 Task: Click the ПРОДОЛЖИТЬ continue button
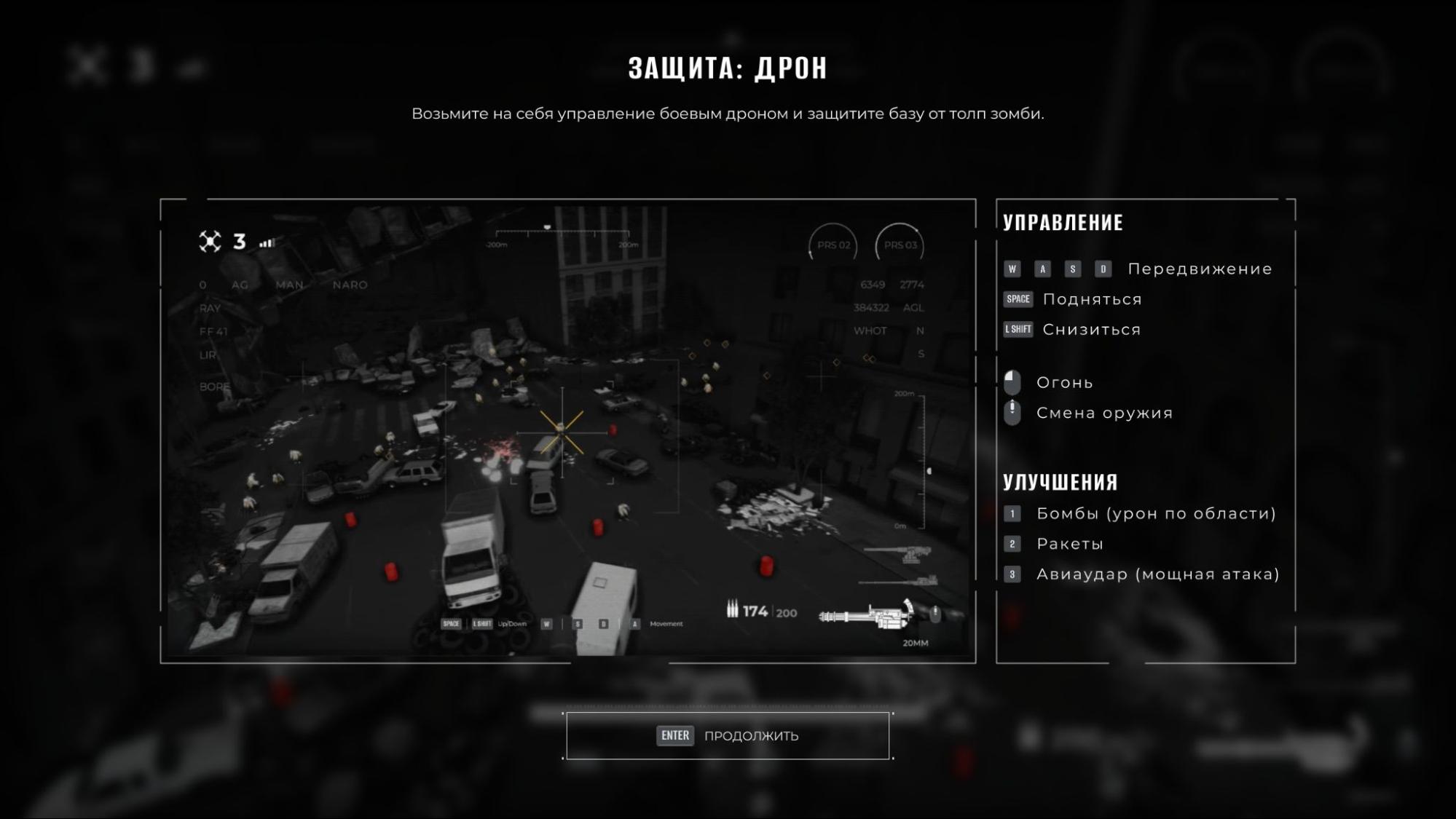pyautogui.click(x=728, y=735)
